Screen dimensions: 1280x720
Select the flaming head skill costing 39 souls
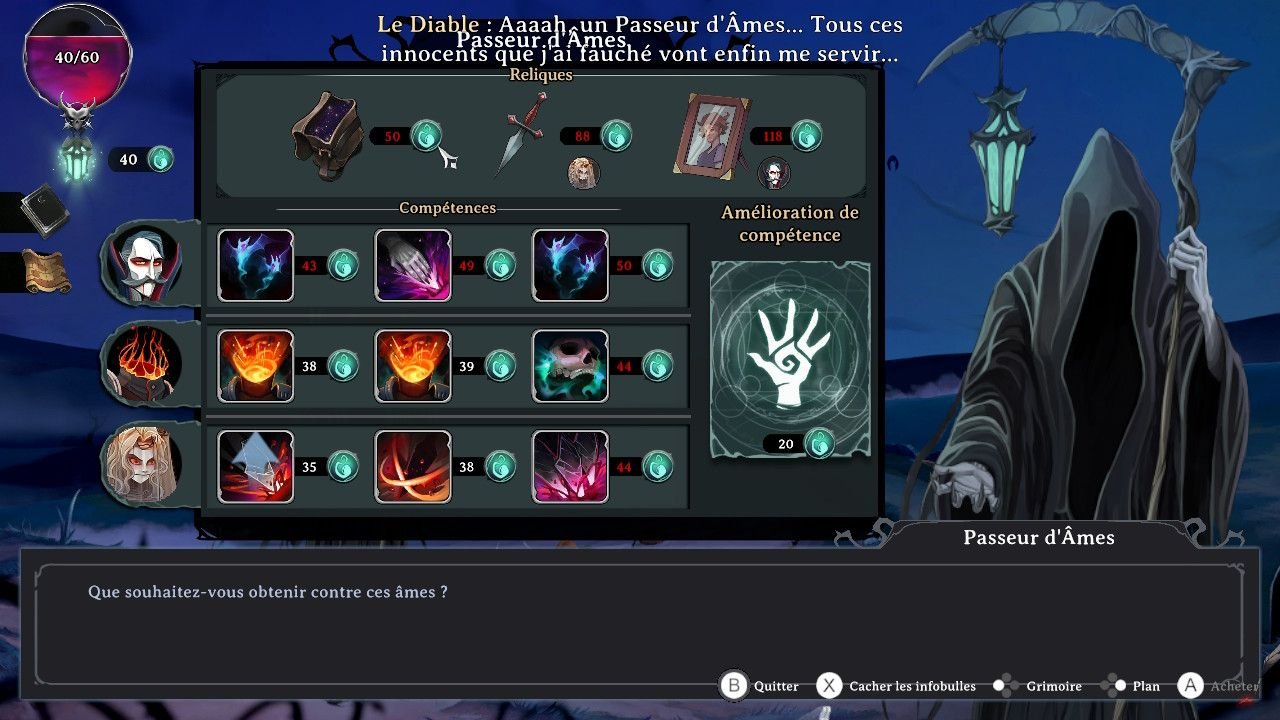pyautogui.click(x=413, y=366)
